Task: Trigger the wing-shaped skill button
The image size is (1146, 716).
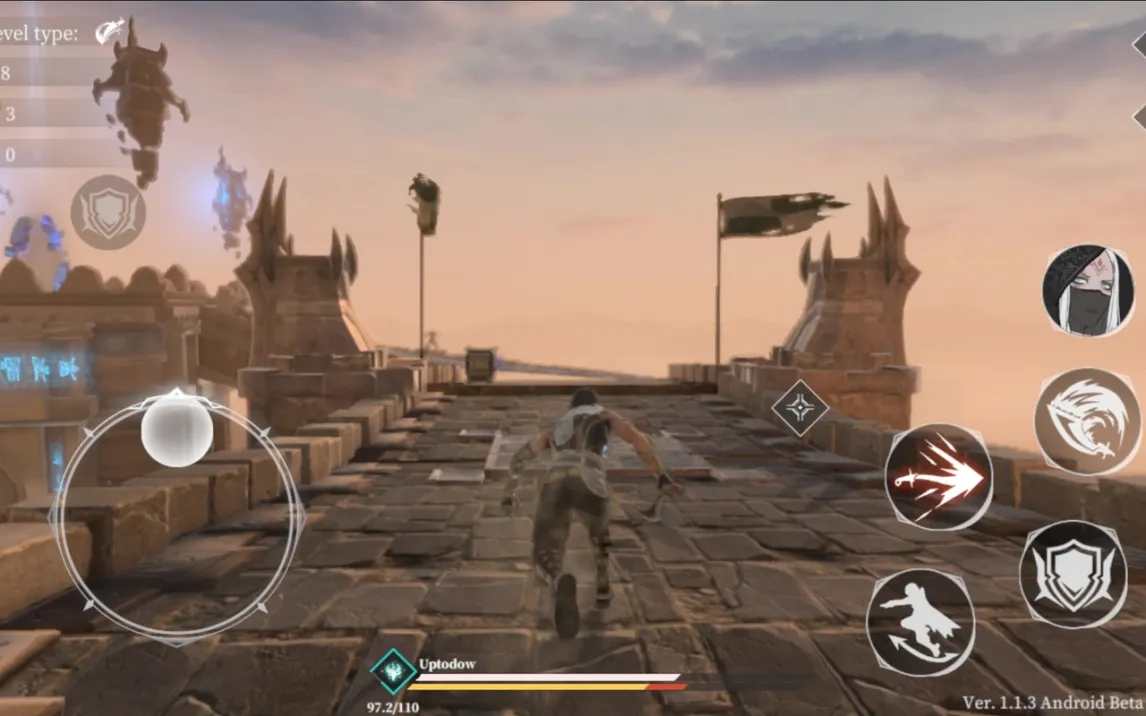Action: [1087, 421]
